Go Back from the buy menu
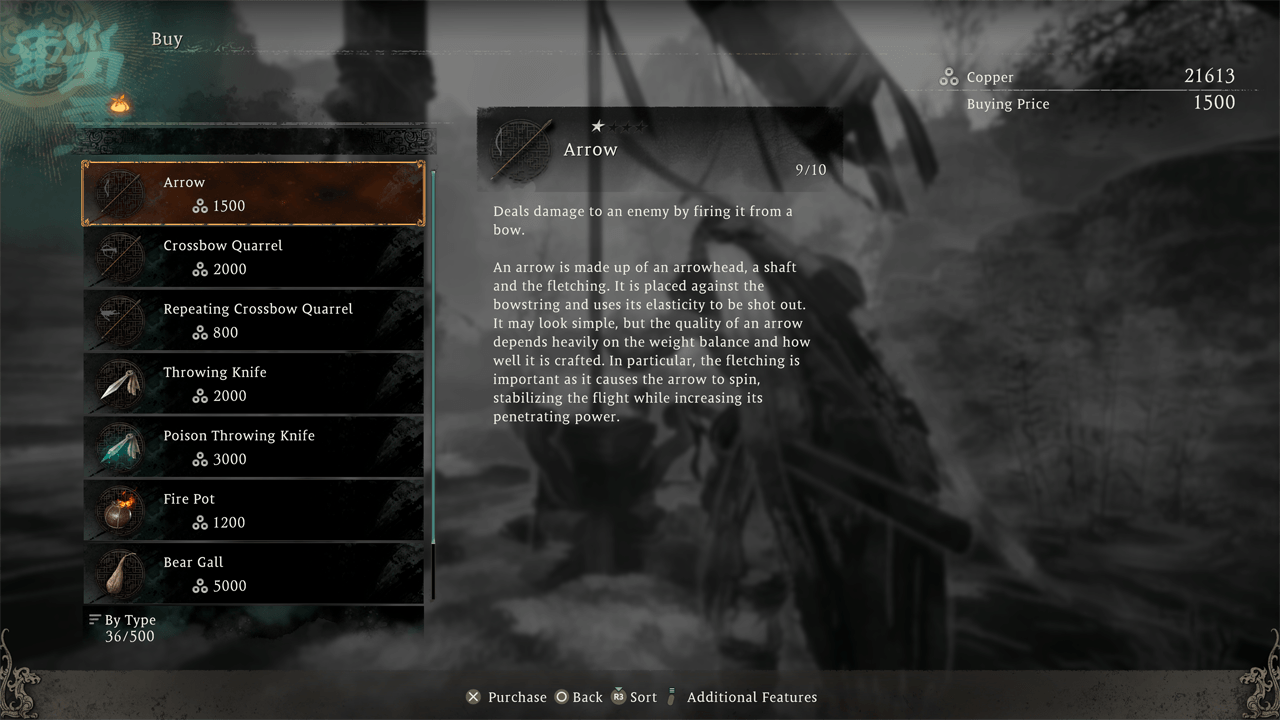Image resolution: width=1280 pixels, height=720 pixels. coord(579,697)
